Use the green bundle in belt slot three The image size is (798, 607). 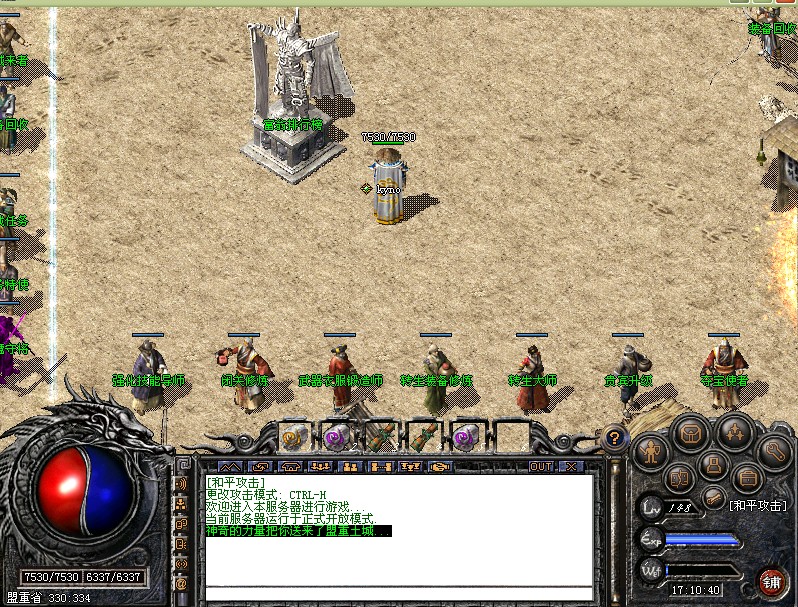coord(379,436)
